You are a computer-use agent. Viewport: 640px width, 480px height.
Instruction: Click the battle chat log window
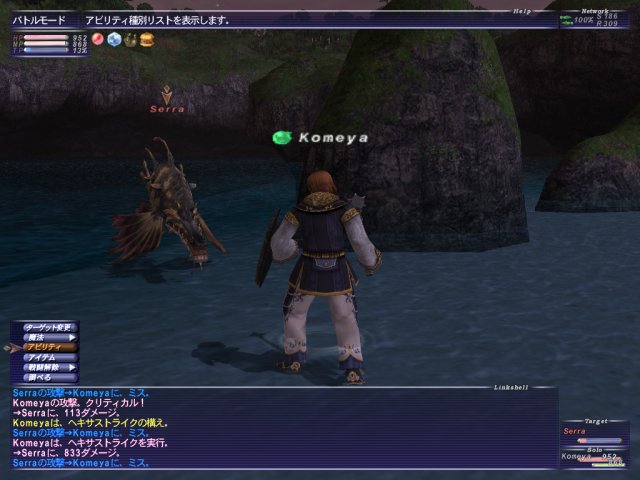[x=280, y=427]
